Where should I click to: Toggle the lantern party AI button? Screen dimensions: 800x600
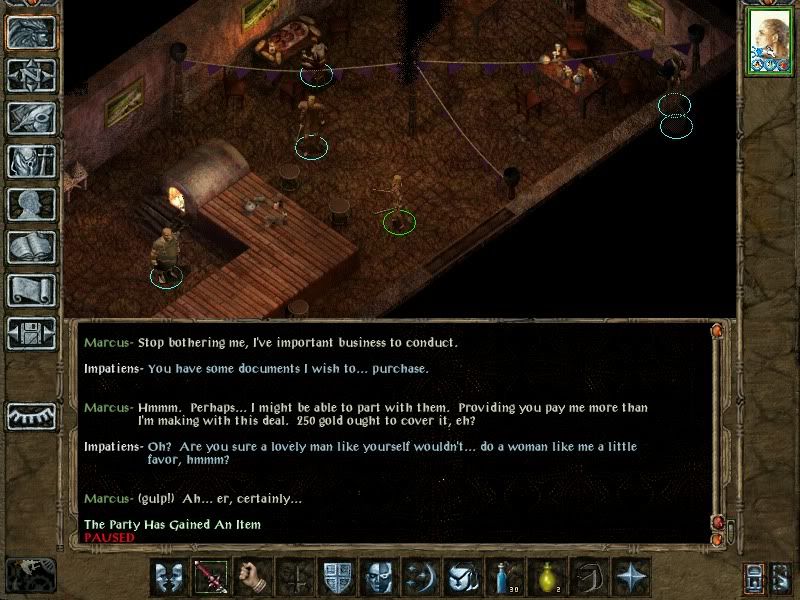pos(755,579)
